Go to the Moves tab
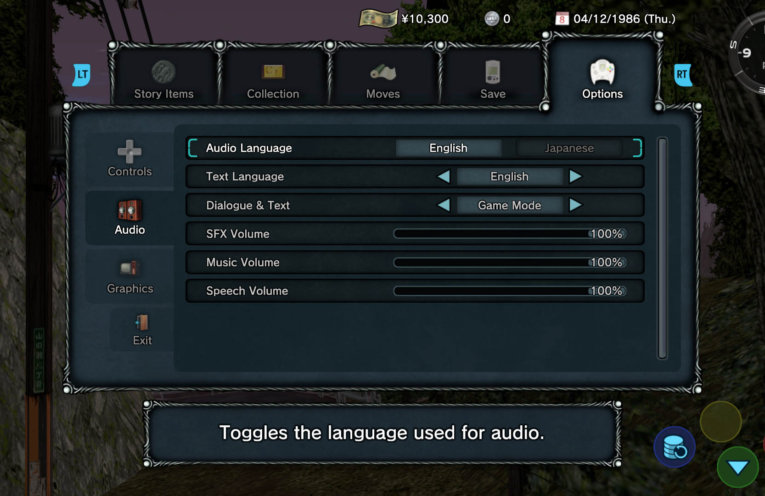765x496 pixels. (383, 79)
